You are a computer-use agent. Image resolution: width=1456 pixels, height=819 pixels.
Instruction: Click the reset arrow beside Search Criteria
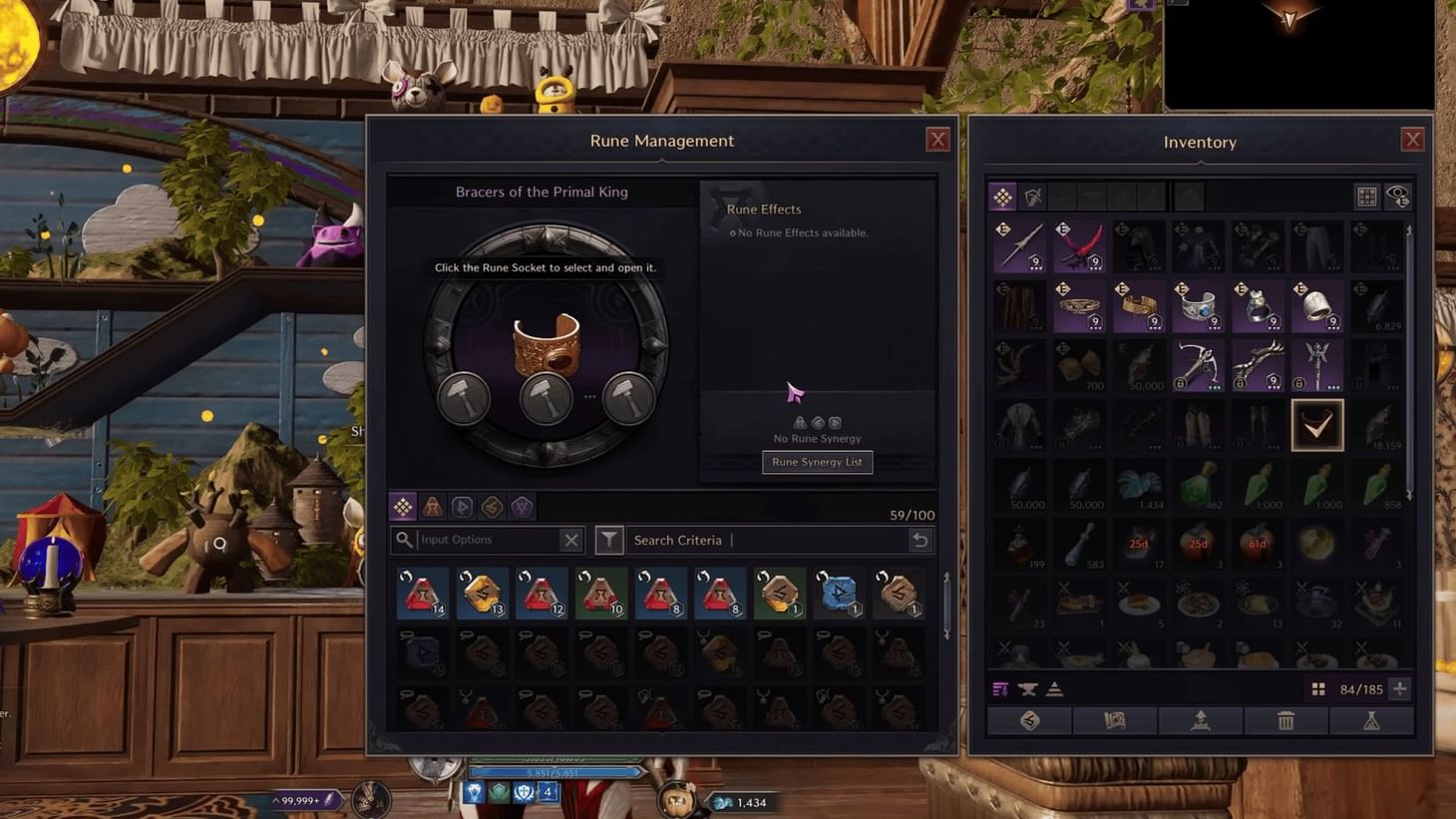tap(920, 539)
